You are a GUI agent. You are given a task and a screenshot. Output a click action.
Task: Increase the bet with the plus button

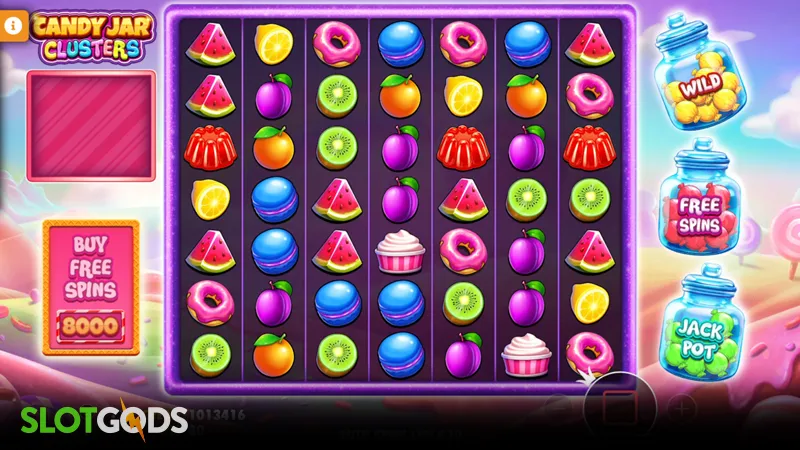click(x=682, y=408)
